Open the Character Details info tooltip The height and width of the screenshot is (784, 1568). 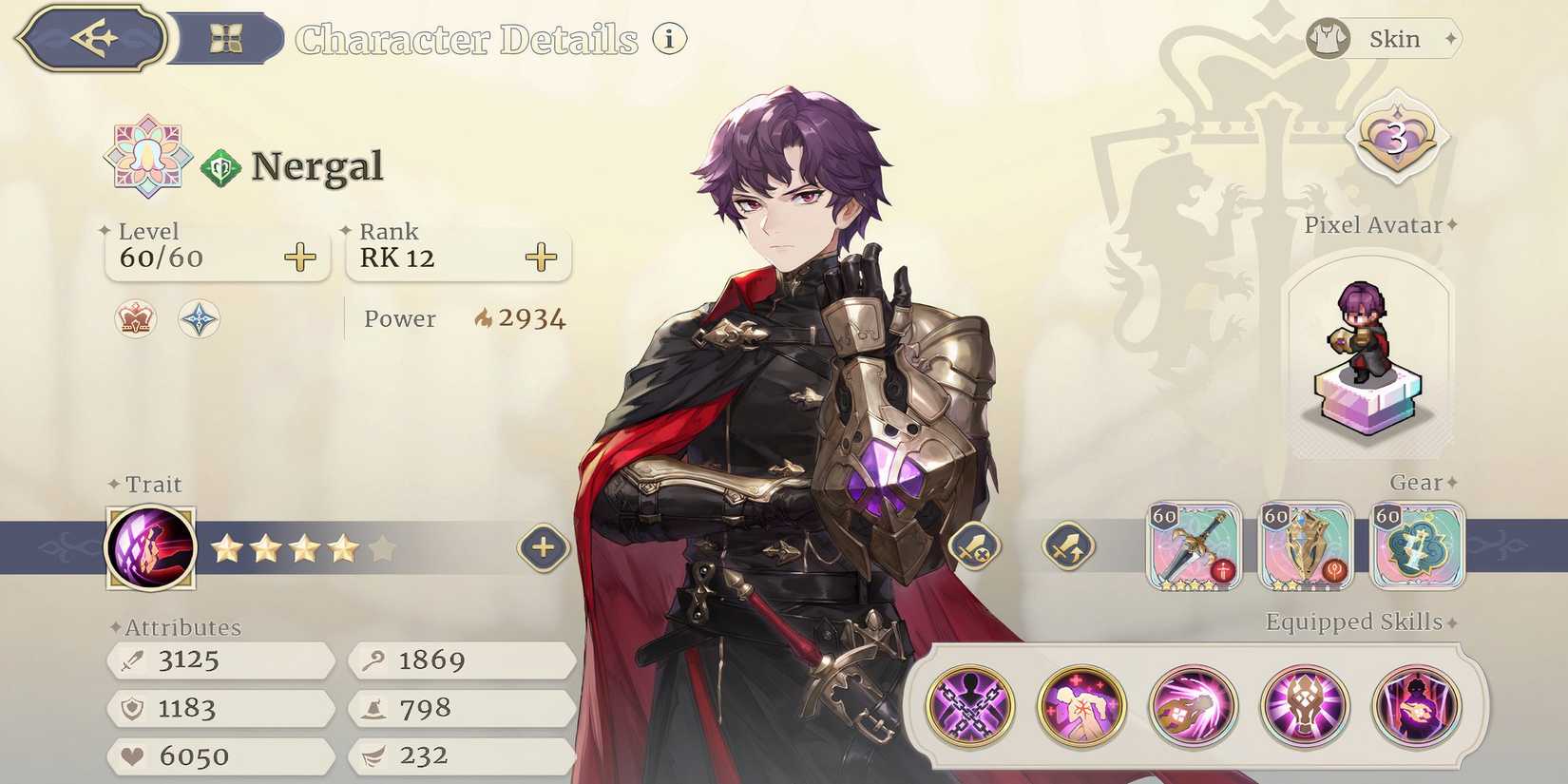click(x=668, y=39)
